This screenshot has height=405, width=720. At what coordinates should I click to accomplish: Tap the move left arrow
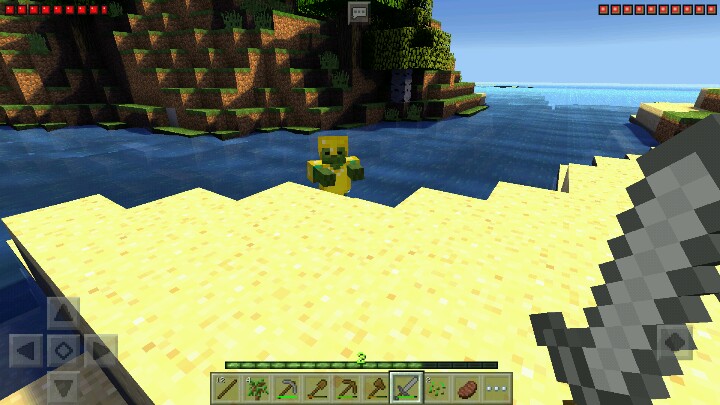26,351
